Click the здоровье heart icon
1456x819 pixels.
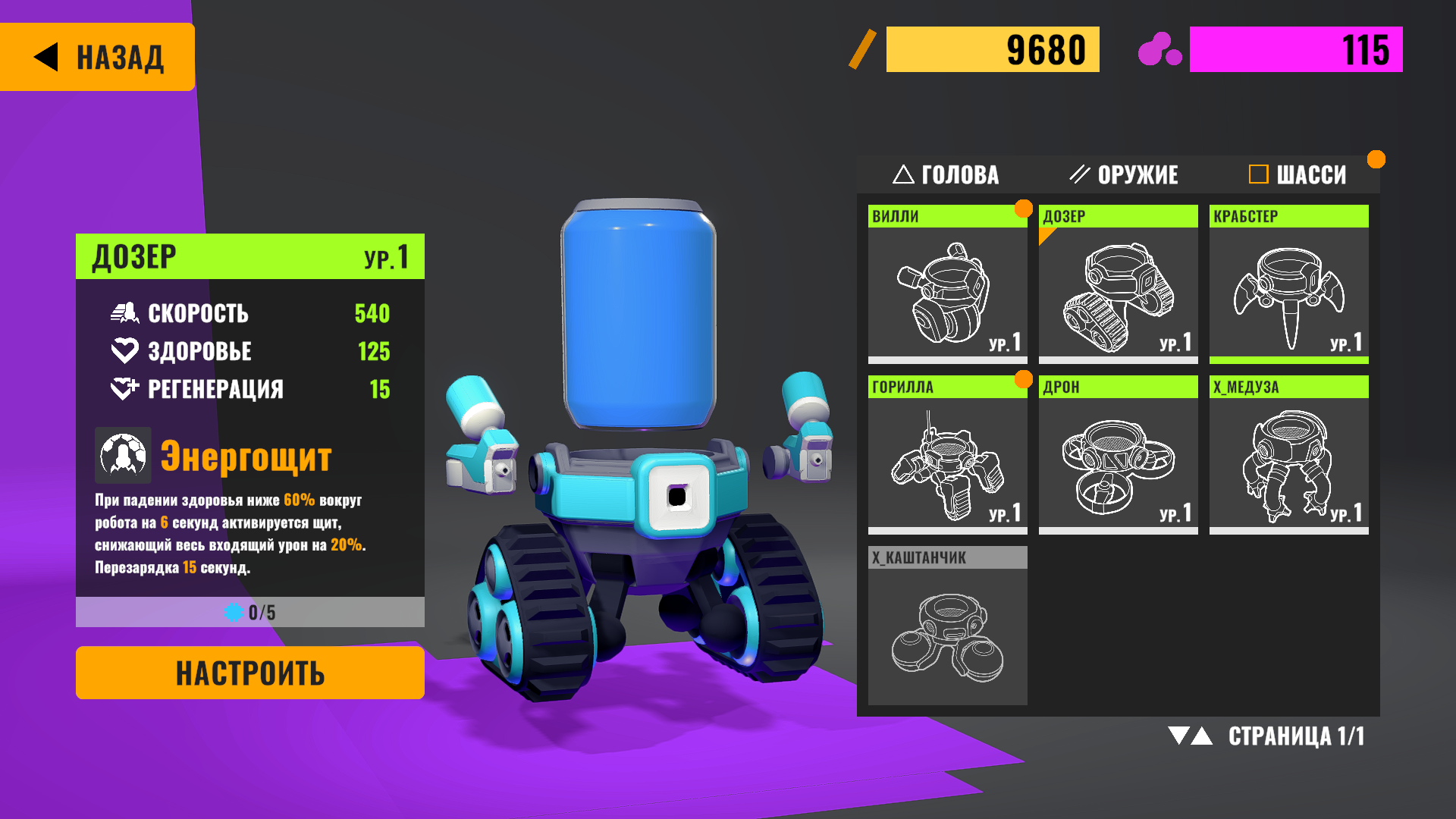point(124,350)
